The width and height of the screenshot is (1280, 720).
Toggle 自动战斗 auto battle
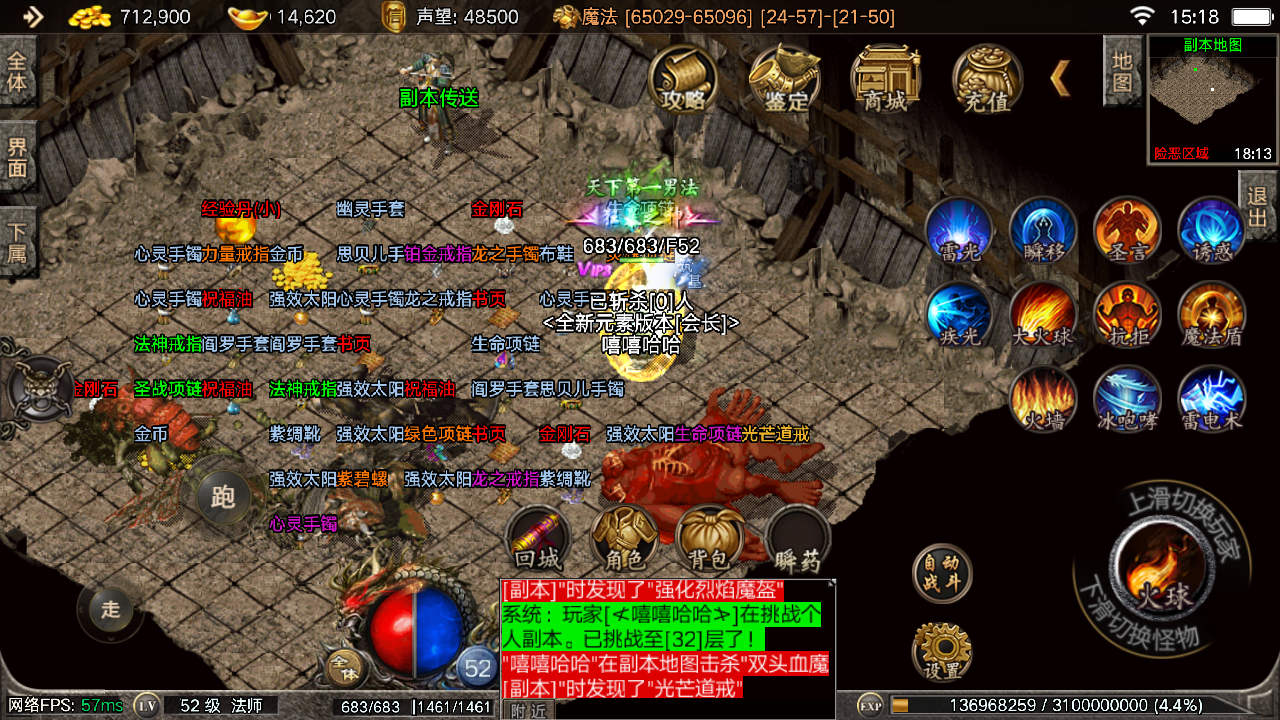click(x=942, y=573)
